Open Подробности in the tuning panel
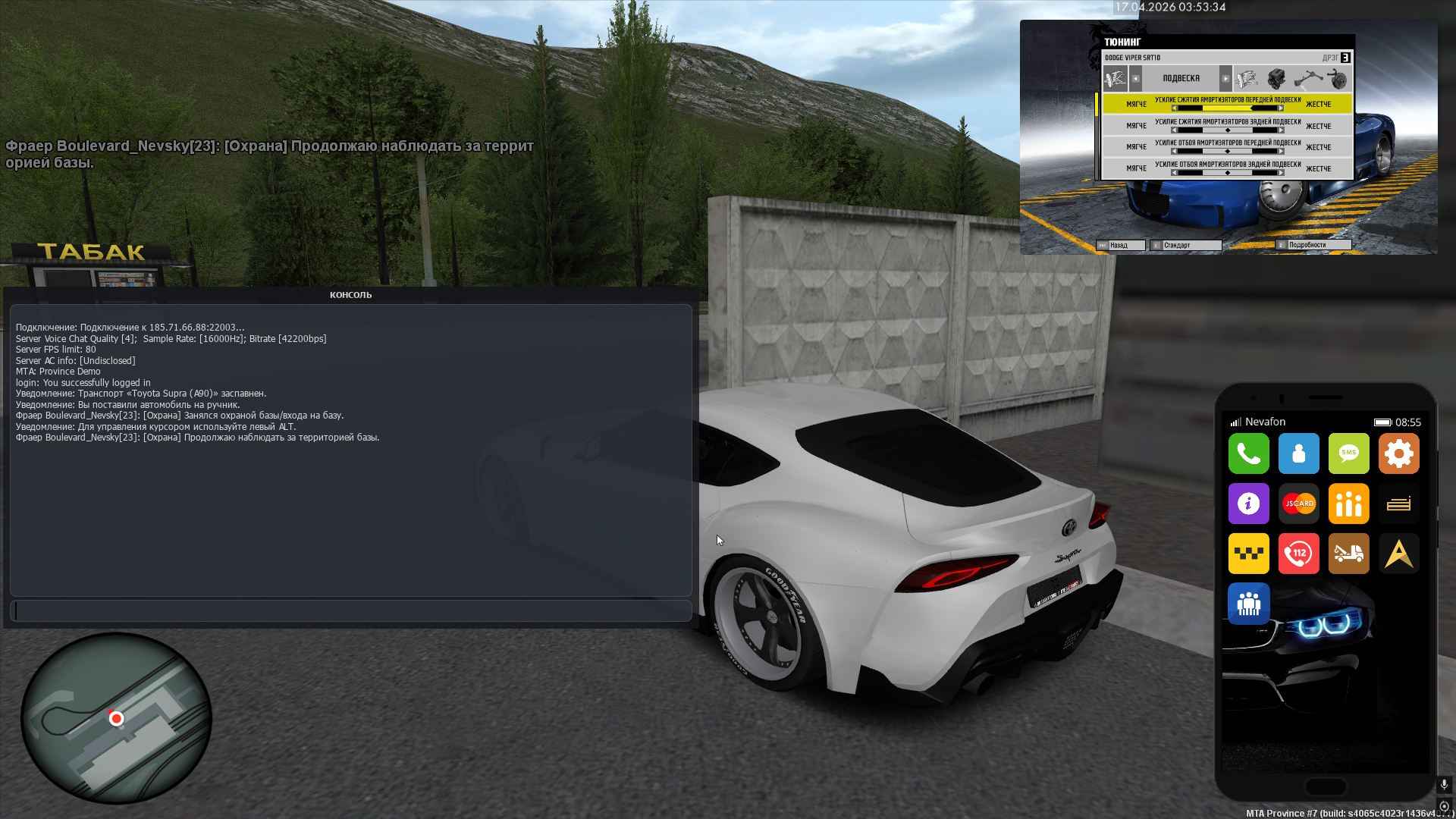The image size is (1456, 819). click(1313, 246)
